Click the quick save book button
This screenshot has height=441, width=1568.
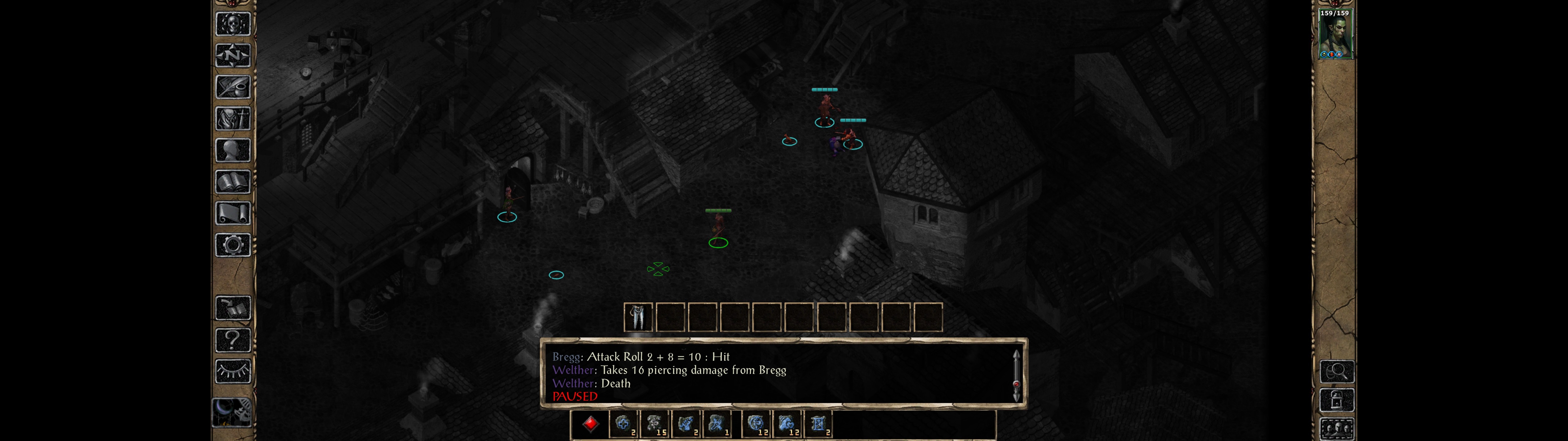[x=232, y=308]
